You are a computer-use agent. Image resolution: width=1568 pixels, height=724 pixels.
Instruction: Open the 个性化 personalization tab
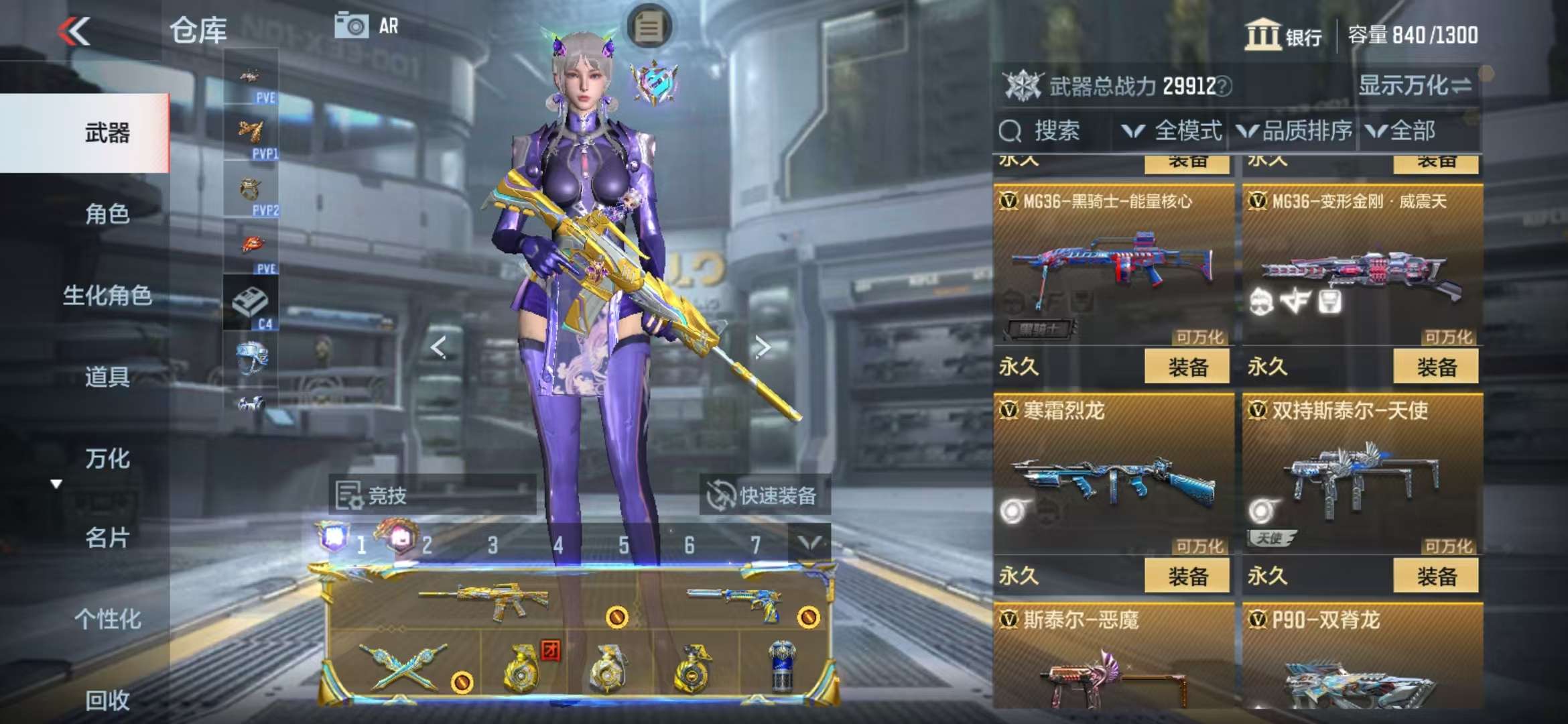107,619
